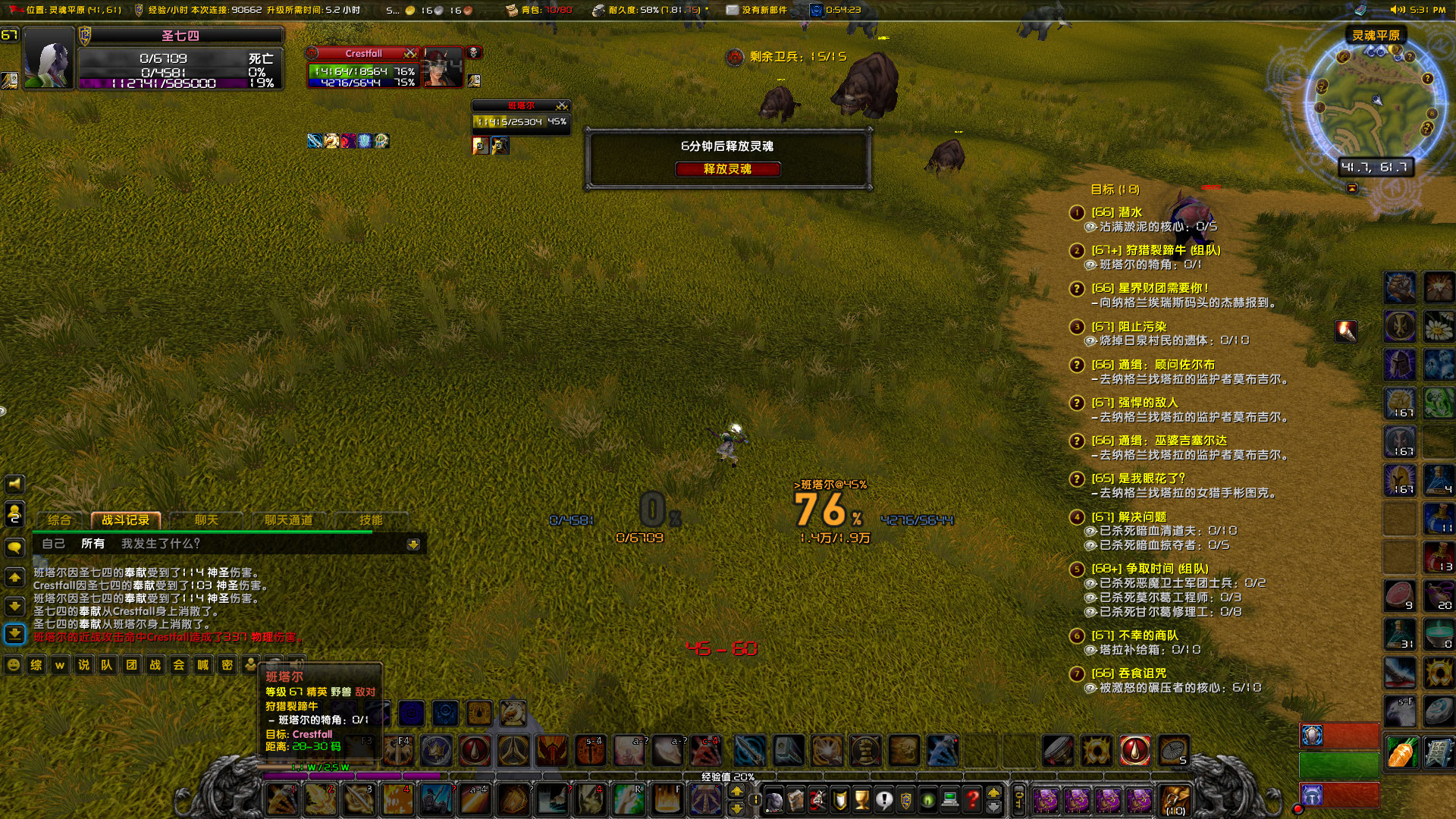Open the character info micro menu icon
Screen dimensions: 1456x819
coord(773,799)
